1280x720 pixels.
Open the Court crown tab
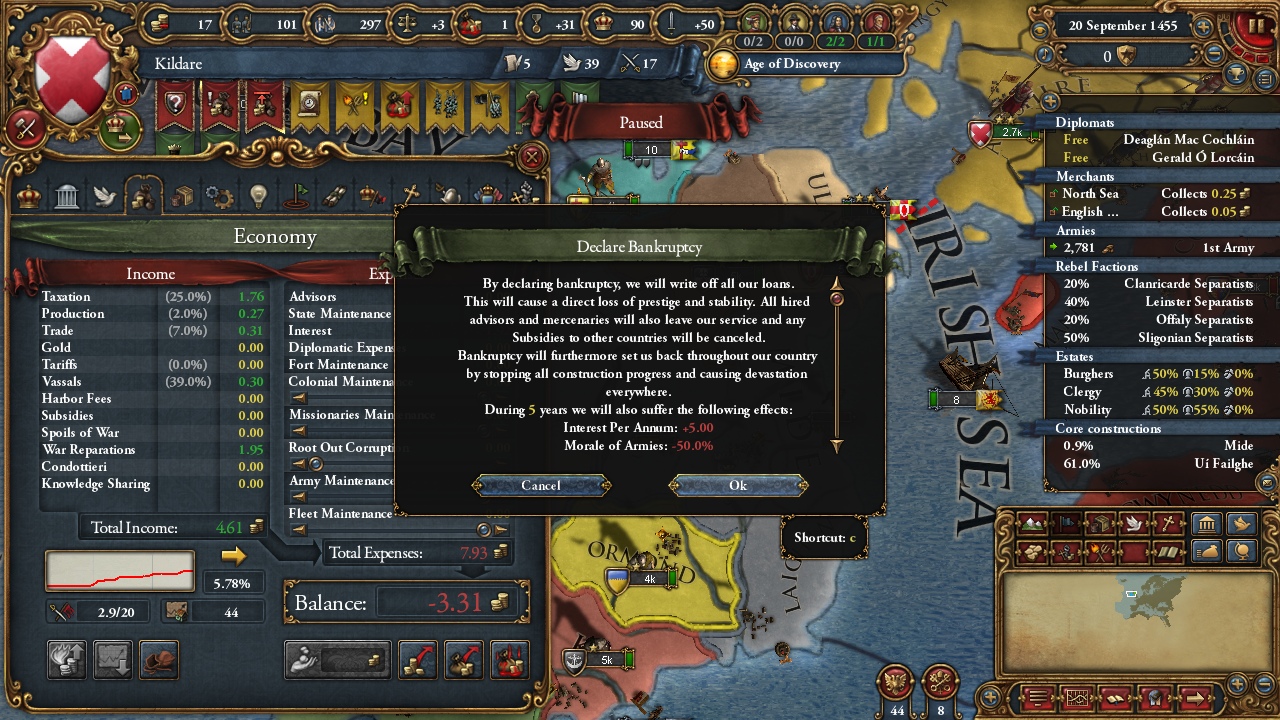click(x=29, y=195)
